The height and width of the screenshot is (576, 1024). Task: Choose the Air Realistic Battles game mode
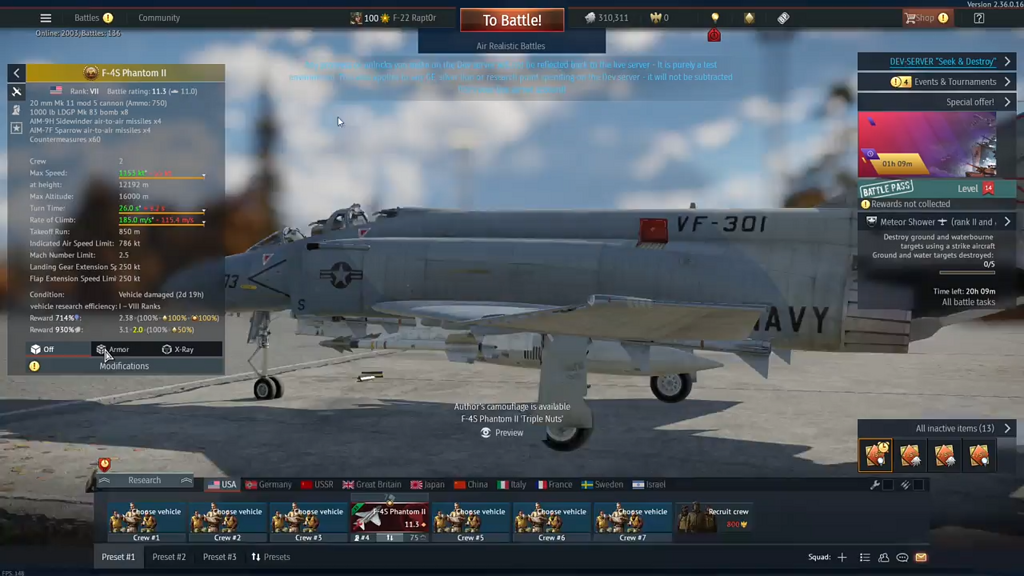tap(511, 46)
